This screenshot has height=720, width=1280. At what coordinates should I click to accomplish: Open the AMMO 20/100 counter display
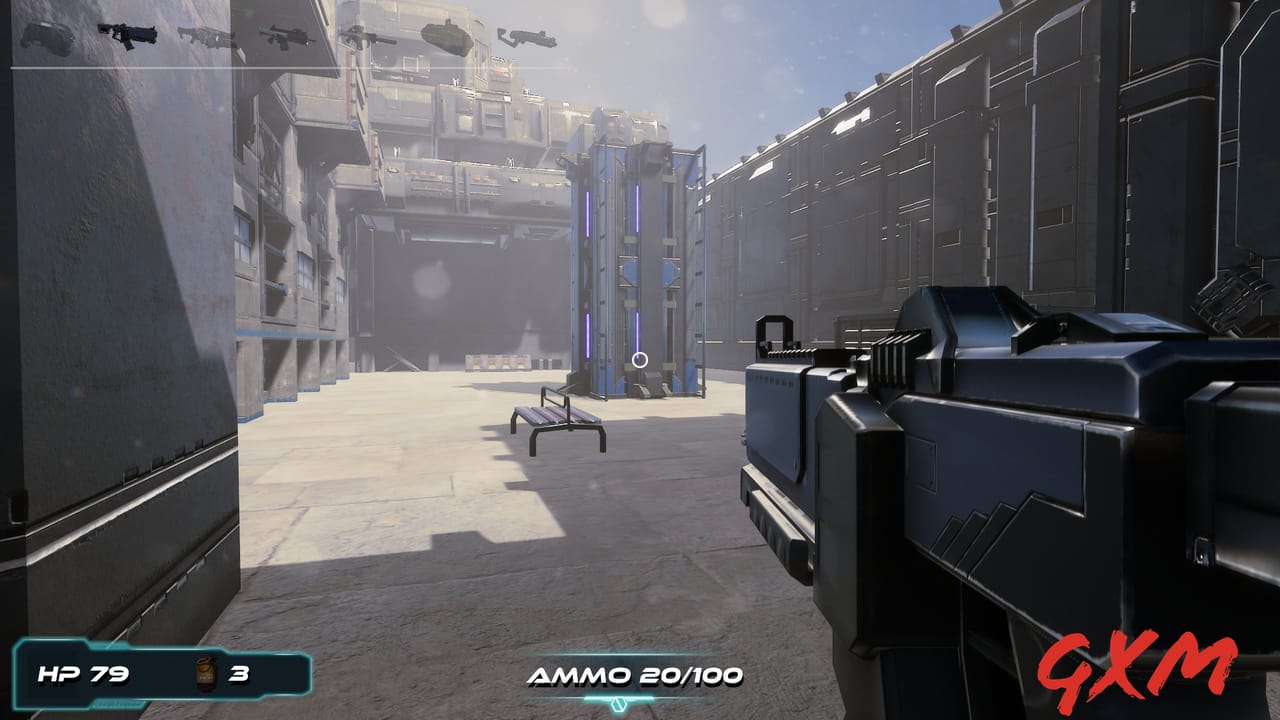pos(637,674)
